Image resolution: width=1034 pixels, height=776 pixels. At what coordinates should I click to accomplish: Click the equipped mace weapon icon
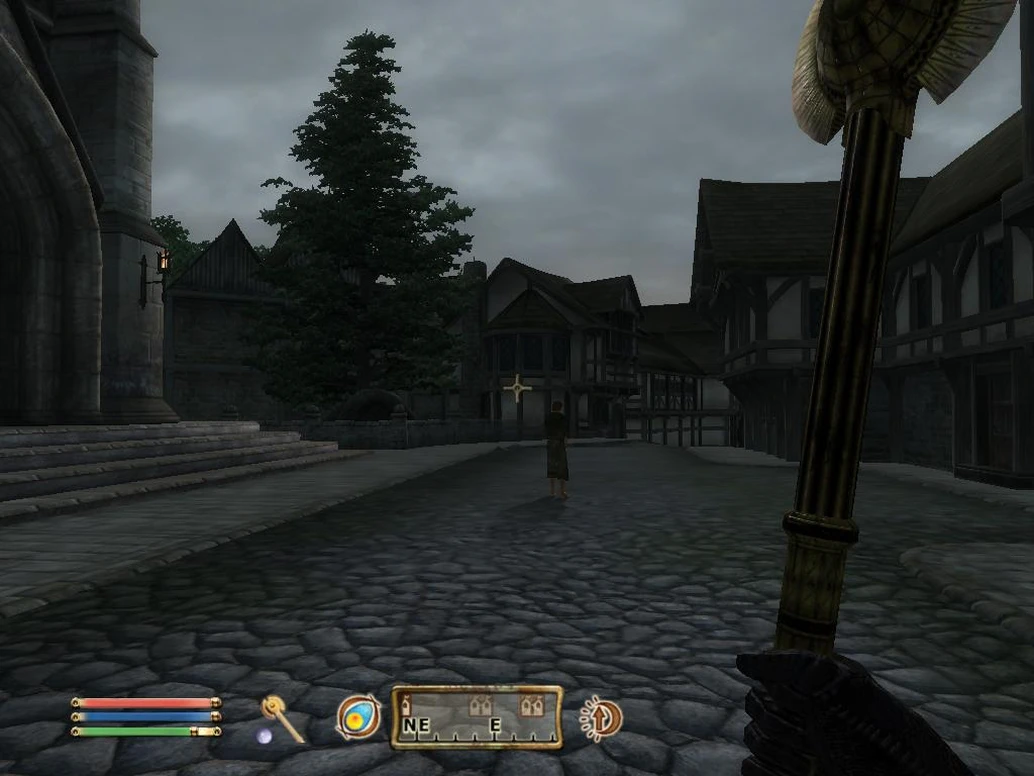pyautogui.click(x=281, y=718)
